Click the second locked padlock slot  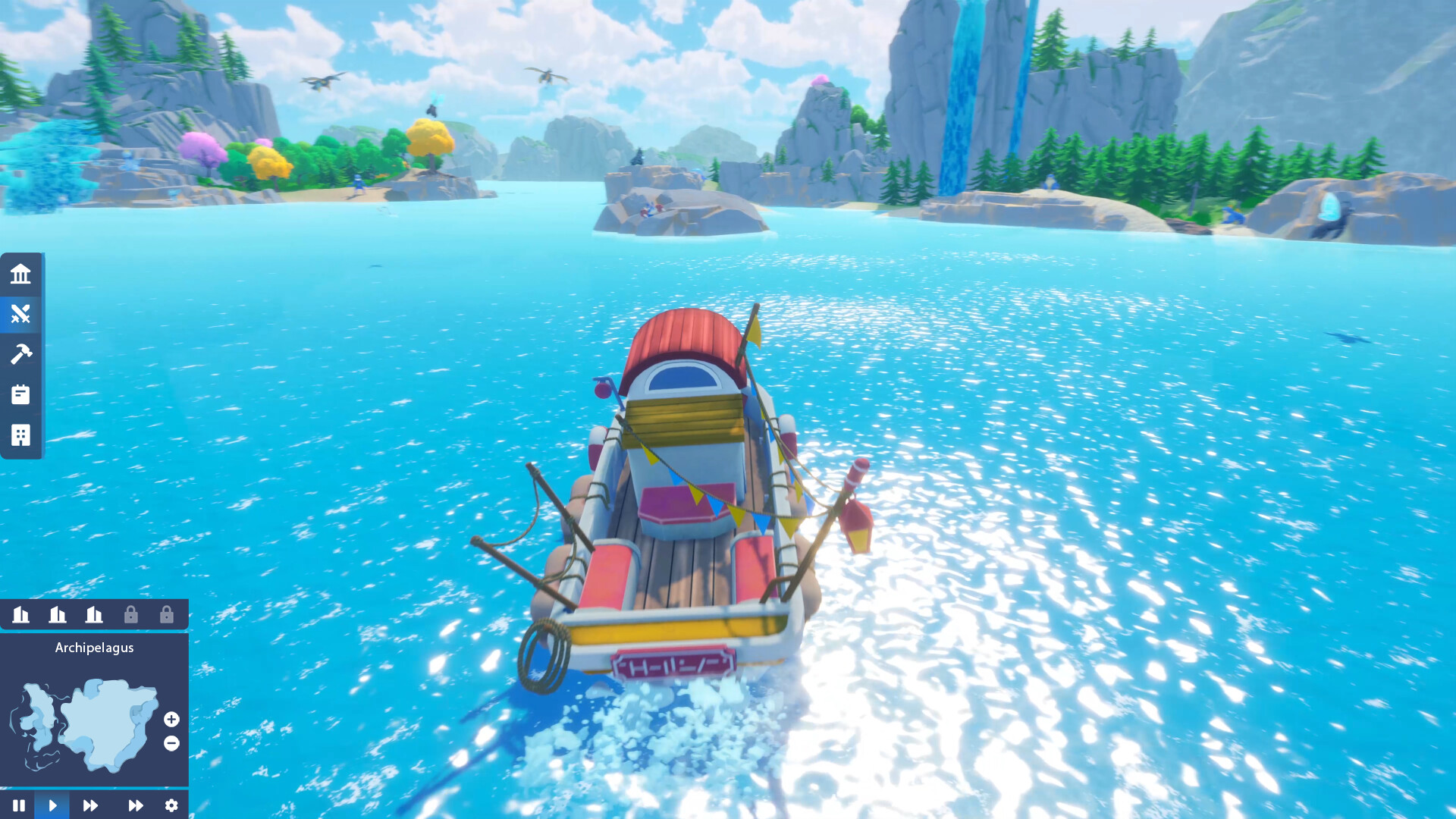tap(168, 615)
